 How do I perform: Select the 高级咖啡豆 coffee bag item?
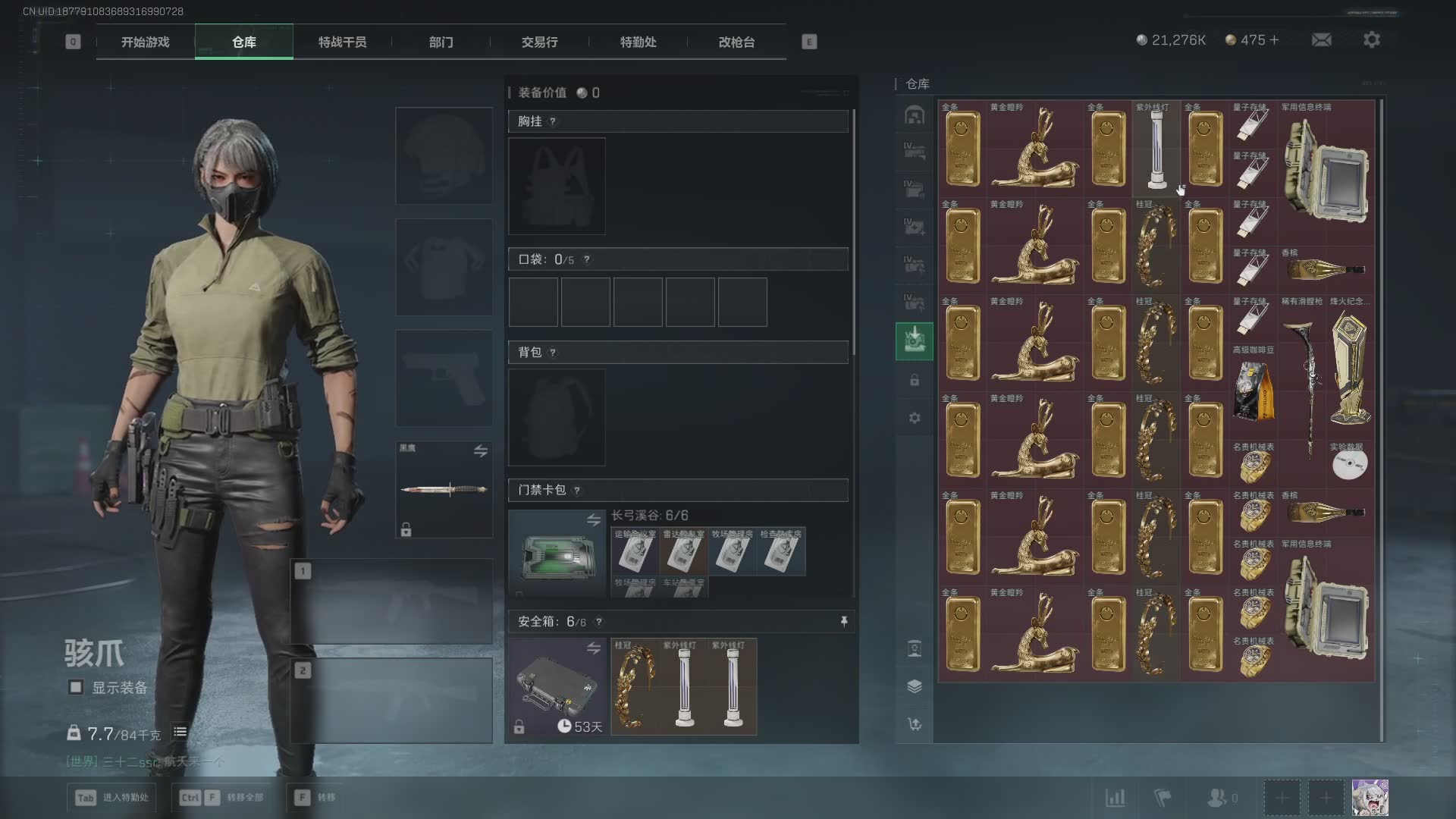pos(1253,391)
